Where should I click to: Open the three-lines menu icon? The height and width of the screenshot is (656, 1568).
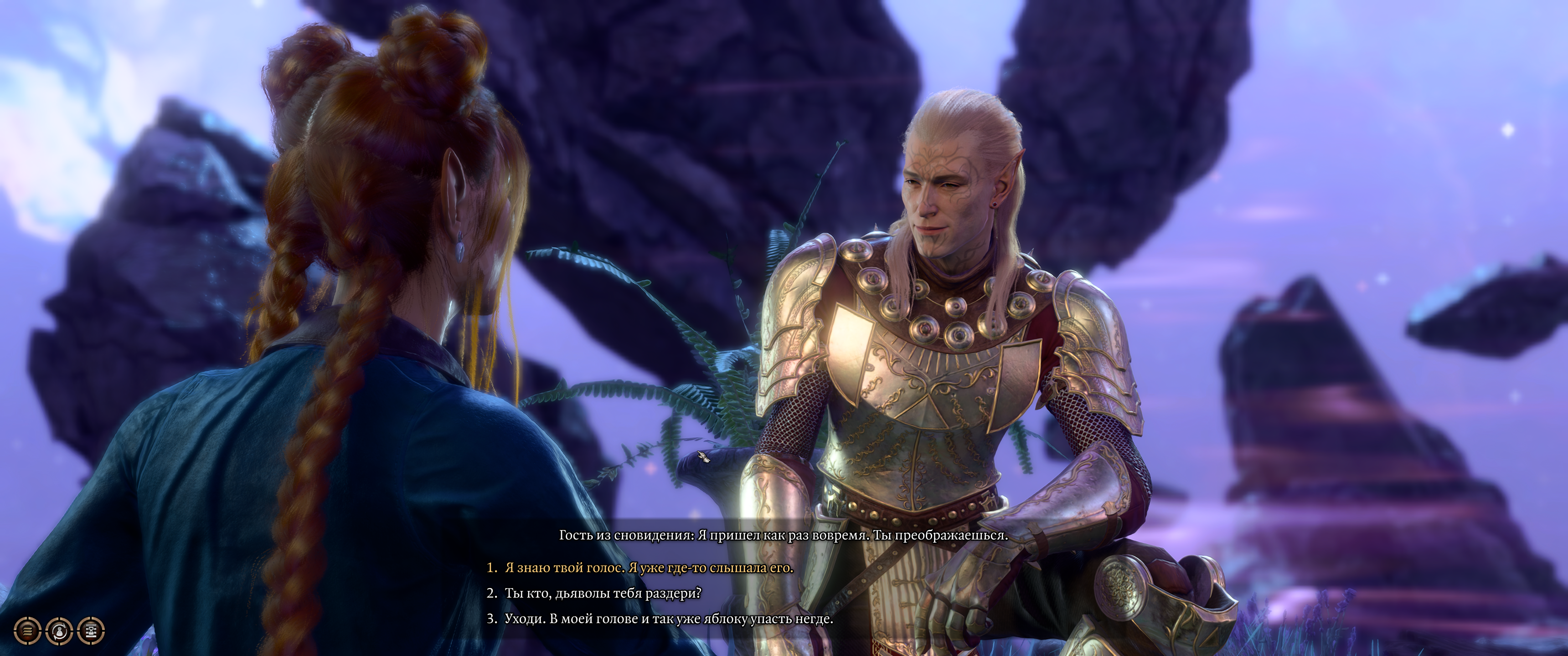[27, 631]
